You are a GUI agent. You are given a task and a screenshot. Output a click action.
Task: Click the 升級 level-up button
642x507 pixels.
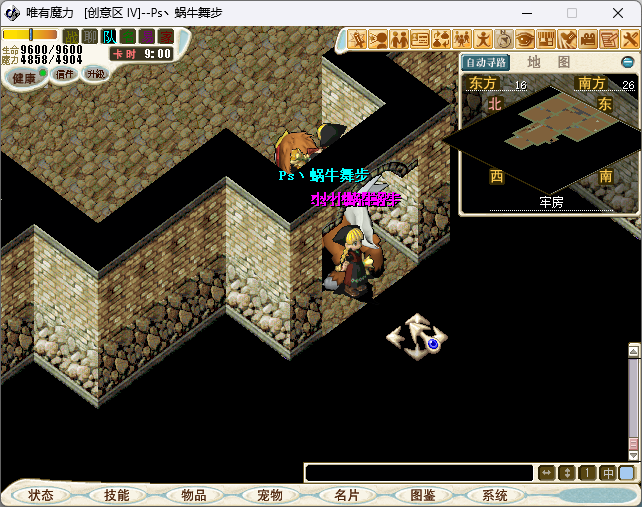click(x=95, y=74)
